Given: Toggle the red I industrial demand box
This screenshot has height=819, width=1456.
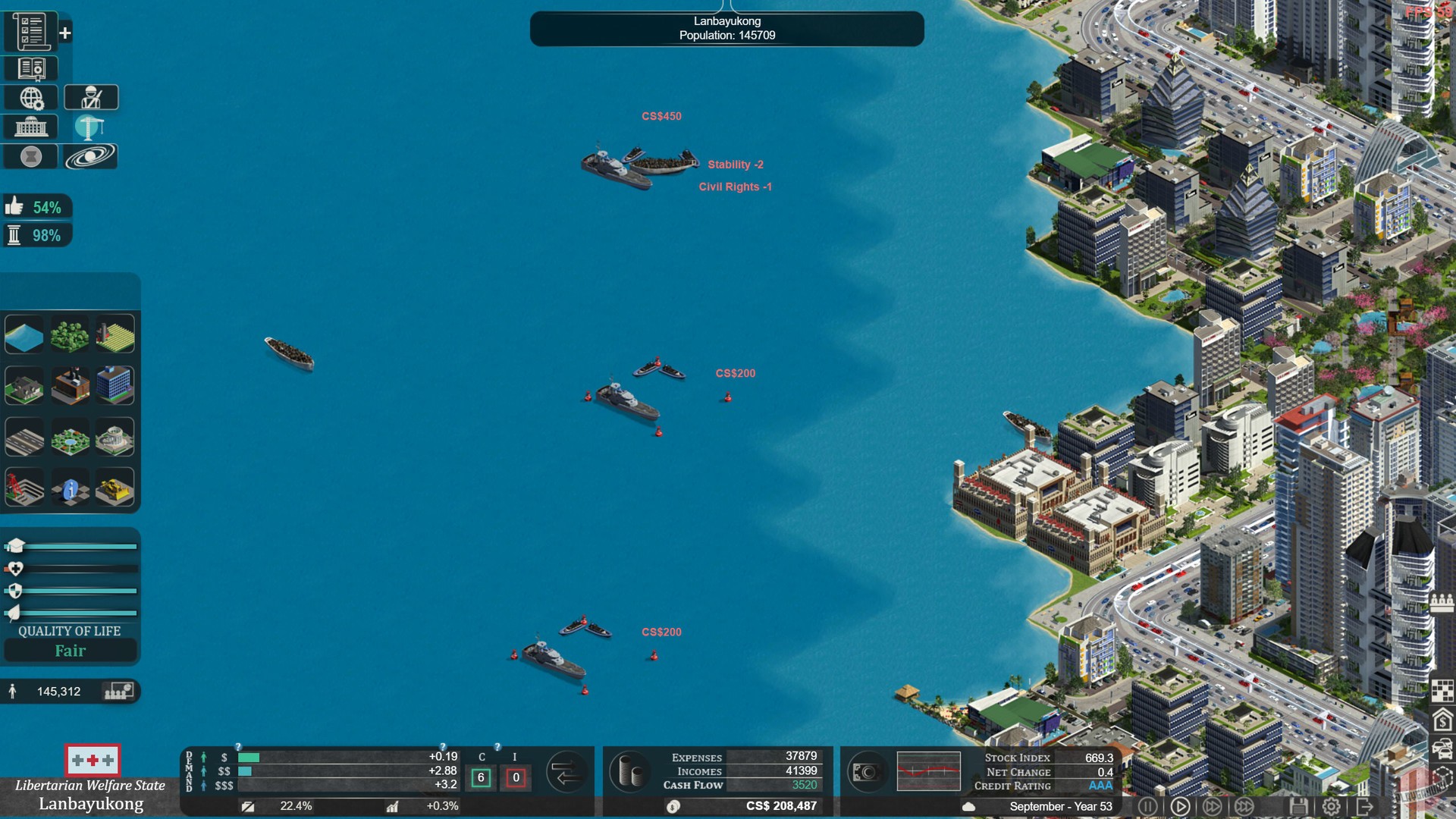Looking at the screenshot, I should click(x=516, y=777).
